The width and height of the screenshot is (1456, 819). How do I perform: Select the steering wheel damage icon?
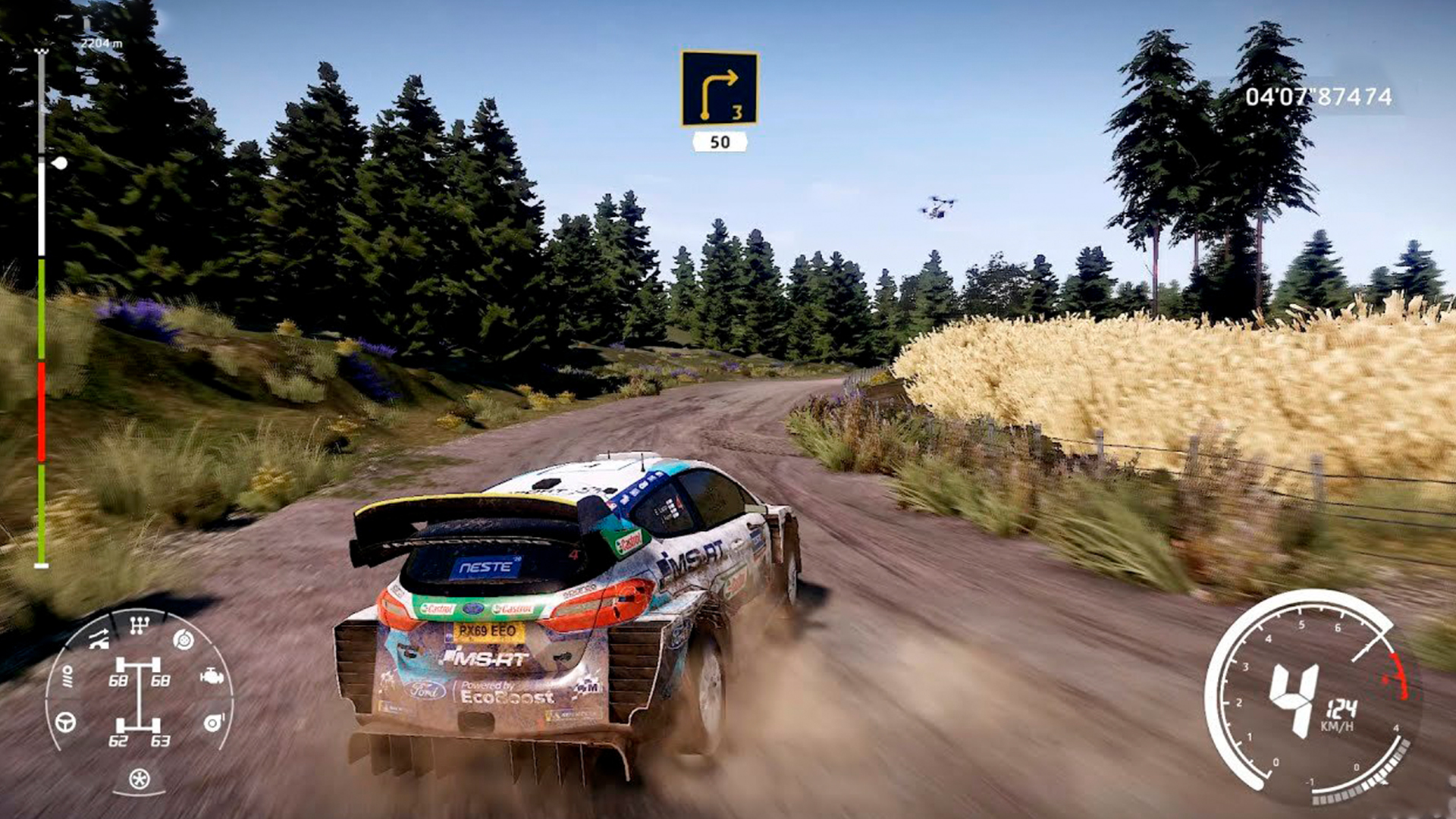coord(66,723)
